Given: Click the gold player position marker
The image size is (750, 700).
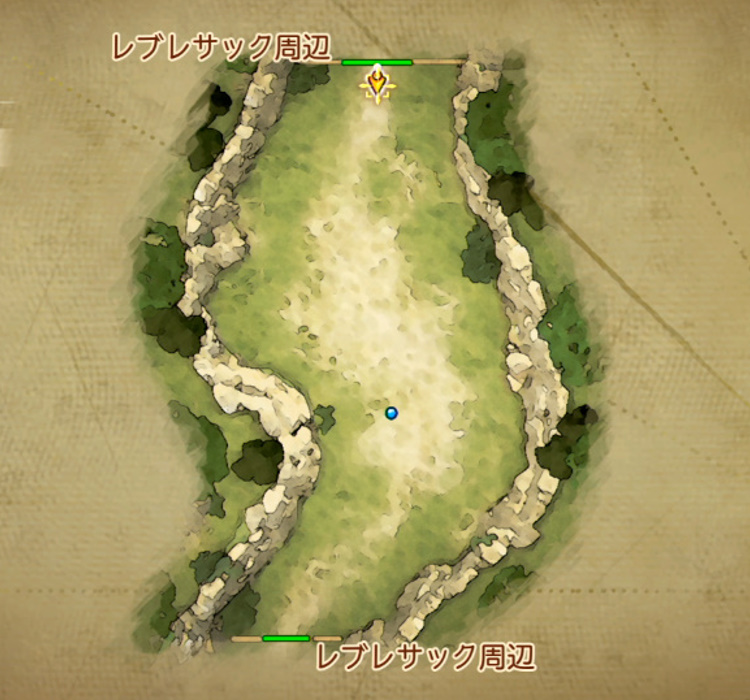Looking at the screenshot, I should 377,84.
